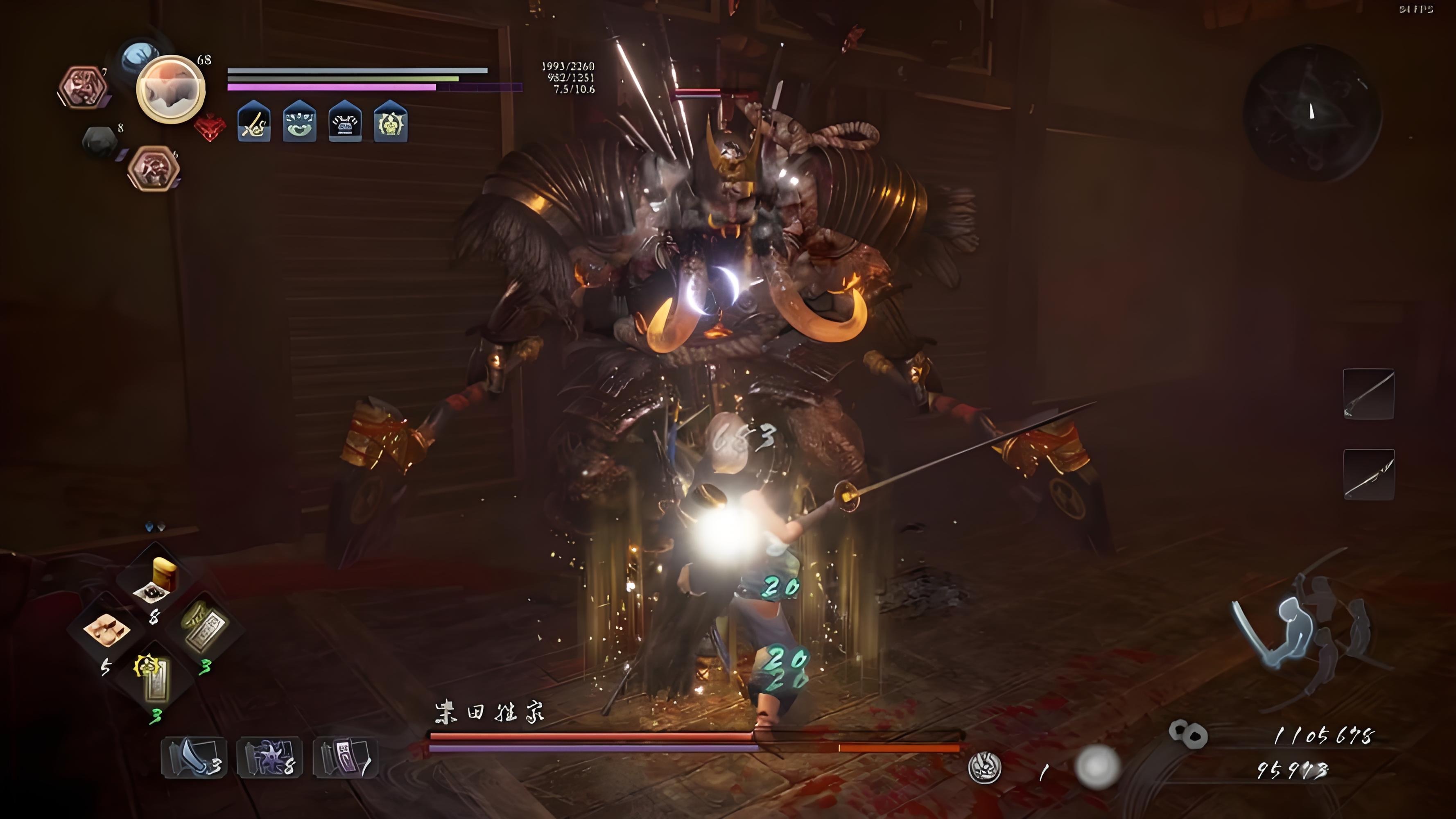Activate the lower hexagonal soul core
This screenshot has width=1456, height=819.
coord(153,168)
